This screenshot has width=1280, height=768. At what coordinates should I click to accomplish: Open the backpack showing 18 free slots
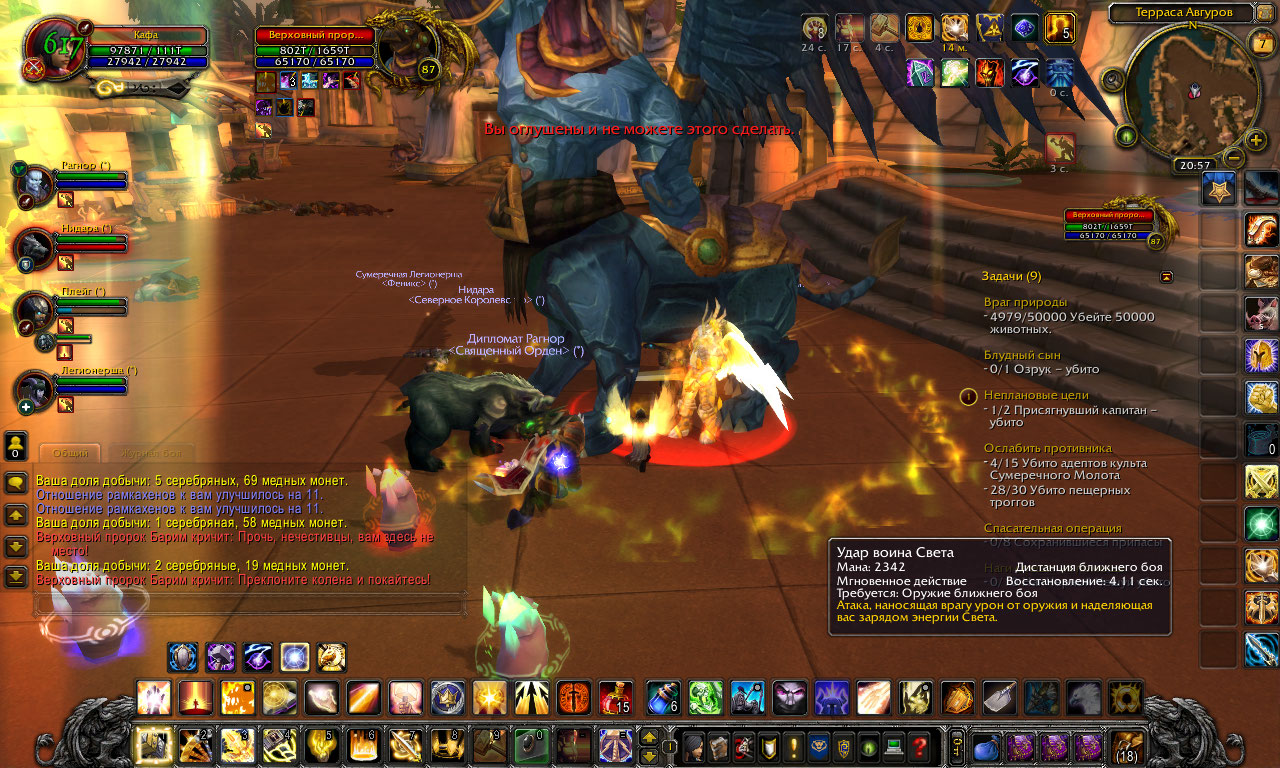pos(1127,746)
